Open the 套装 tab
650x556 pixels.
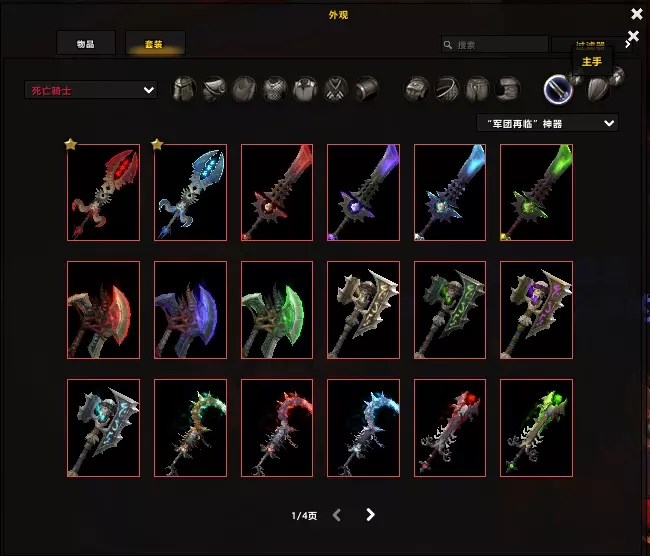pyautogui.click(x=154, y=44)
